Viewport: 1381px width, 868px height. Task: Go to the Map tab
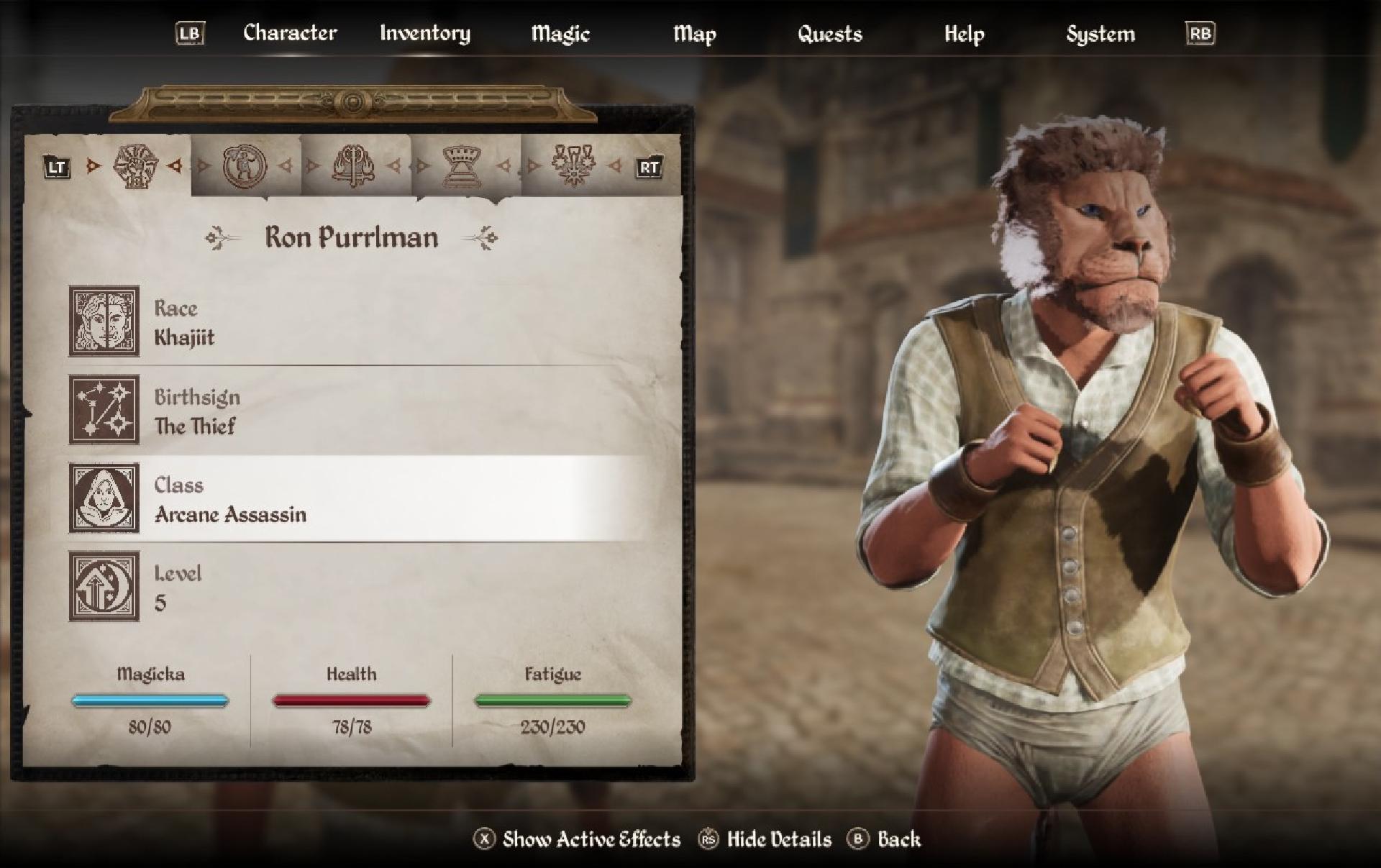694,34
